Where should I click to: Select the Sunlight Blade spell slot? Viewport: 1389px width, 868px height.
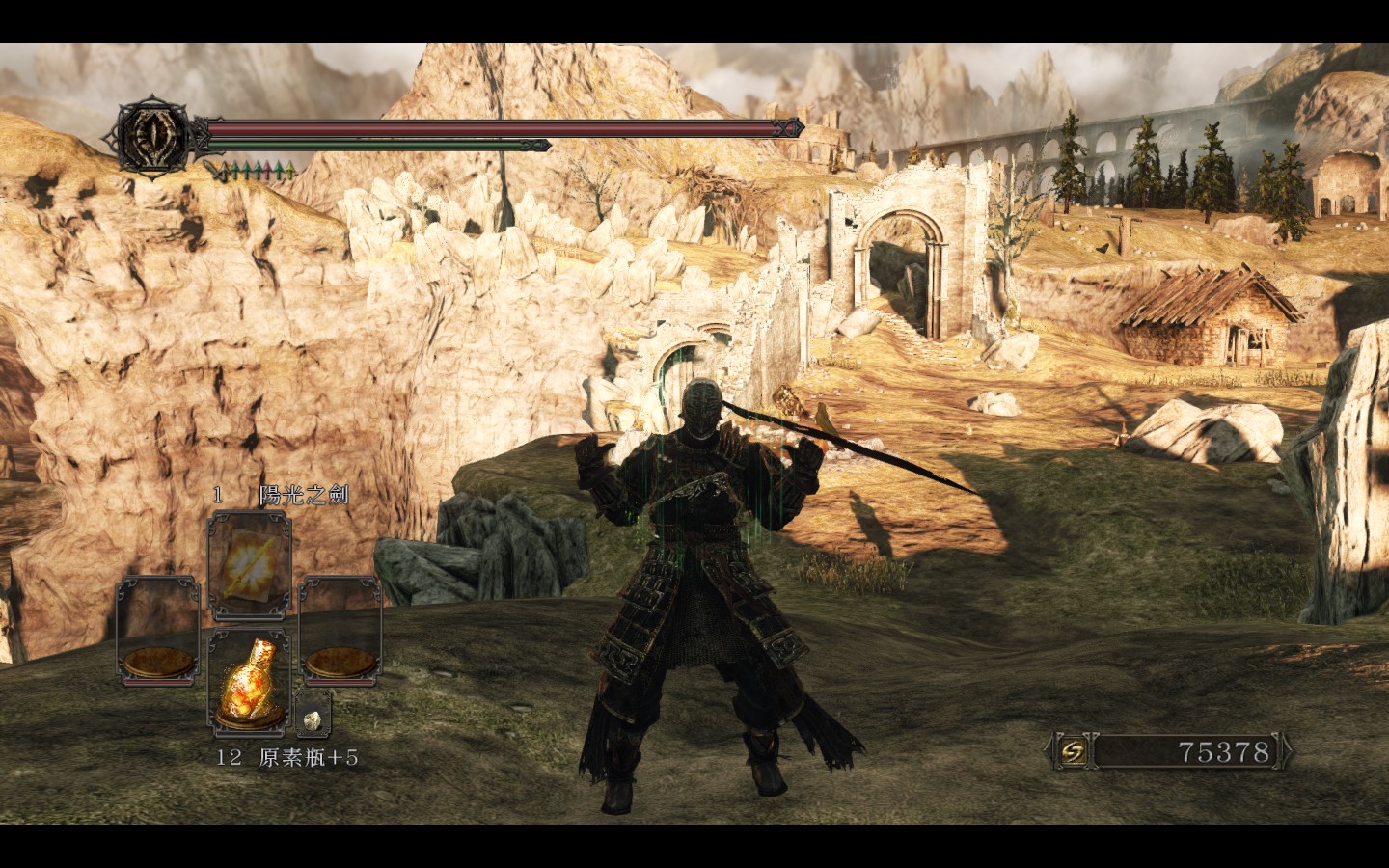[249, 566]
